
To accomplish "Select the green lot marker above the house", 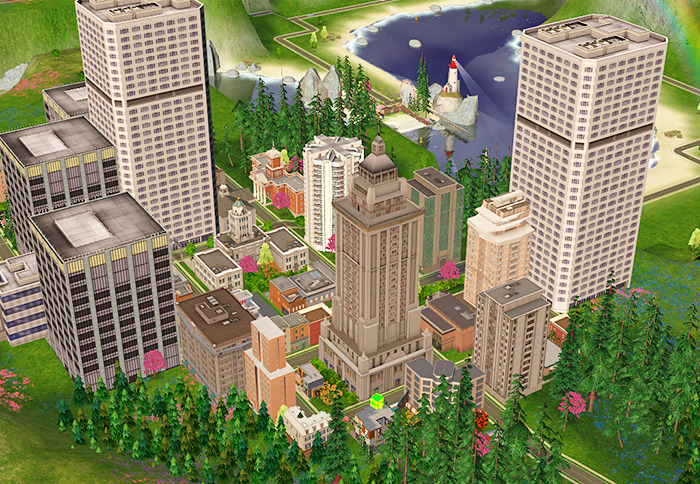I will [x=378, y=401].
